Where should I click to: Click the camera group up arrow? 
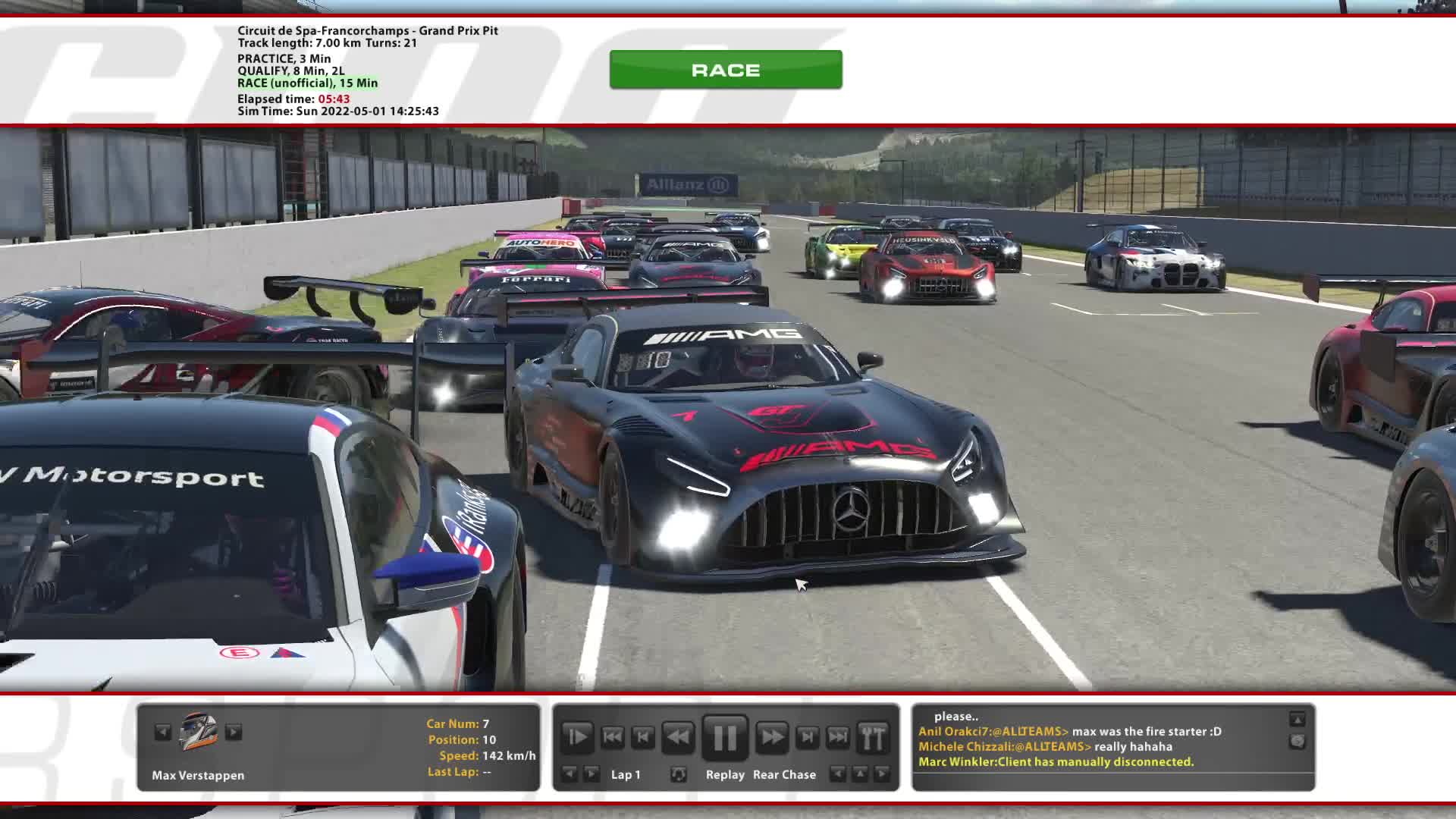859,774
